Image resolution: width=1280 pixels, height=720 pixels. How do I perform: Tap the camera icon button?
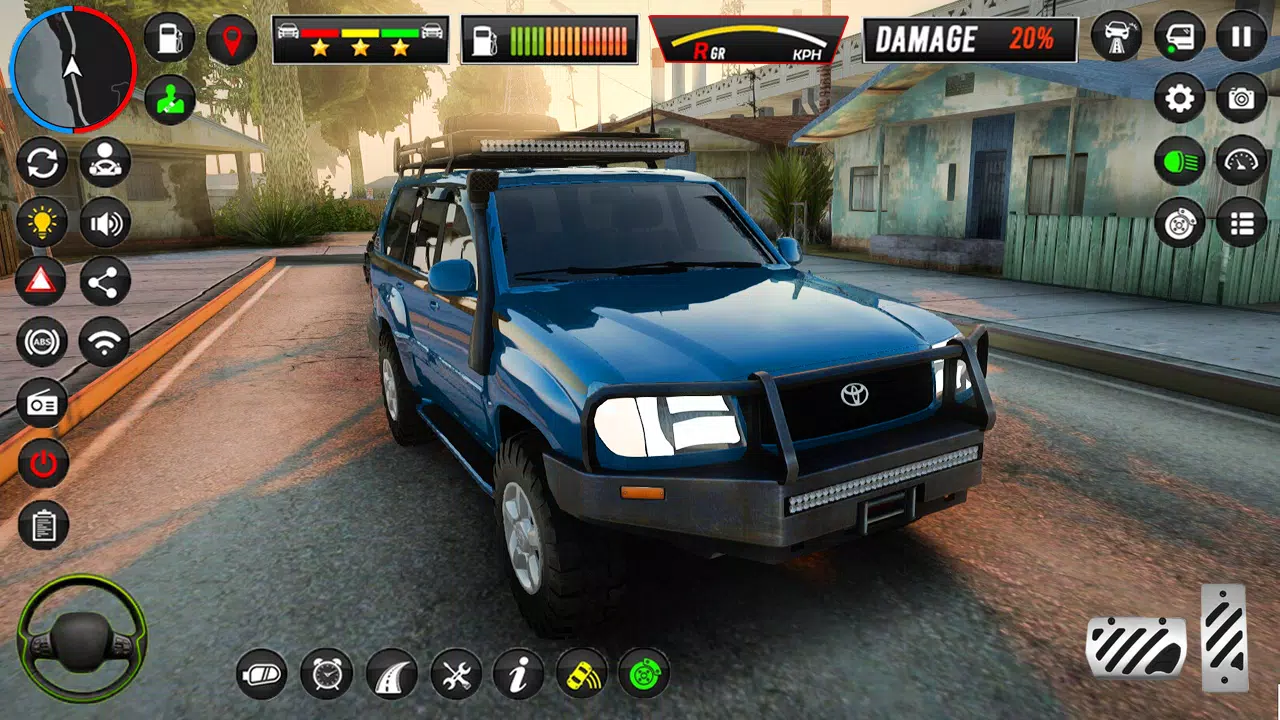pos(1241,98)
